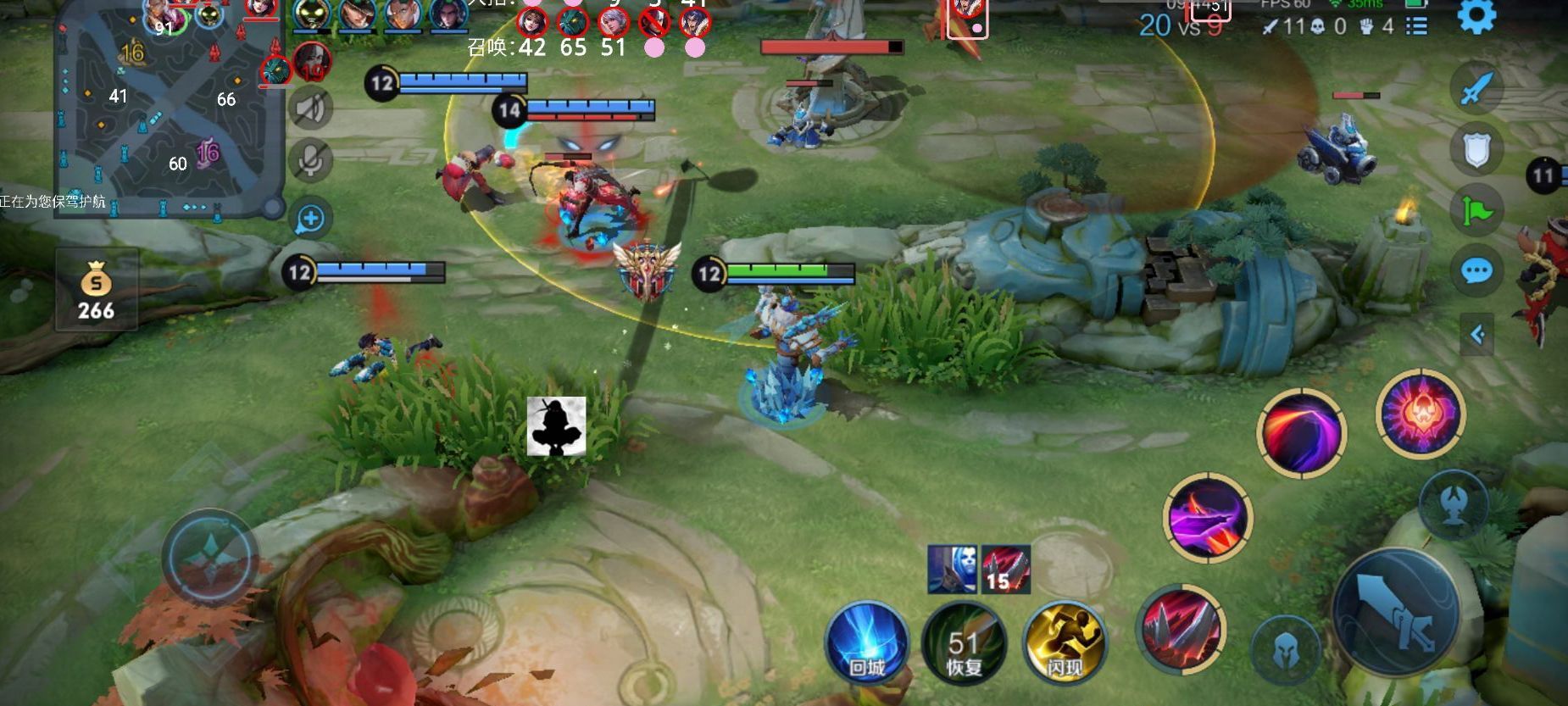Buy the recommended red blade item

coord(1005,569)
